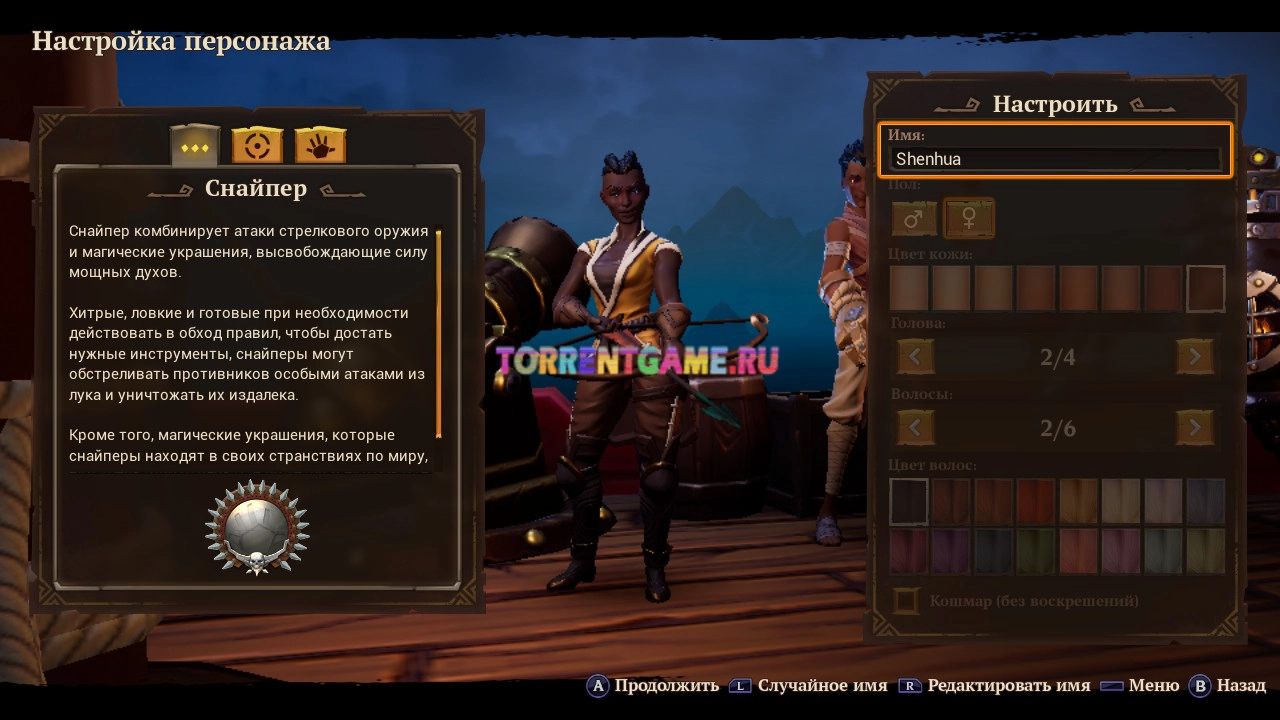Choose the pale blonde hair color swatch
This screenshot has height=720, width=1280.
click(x=1121, y=501)
